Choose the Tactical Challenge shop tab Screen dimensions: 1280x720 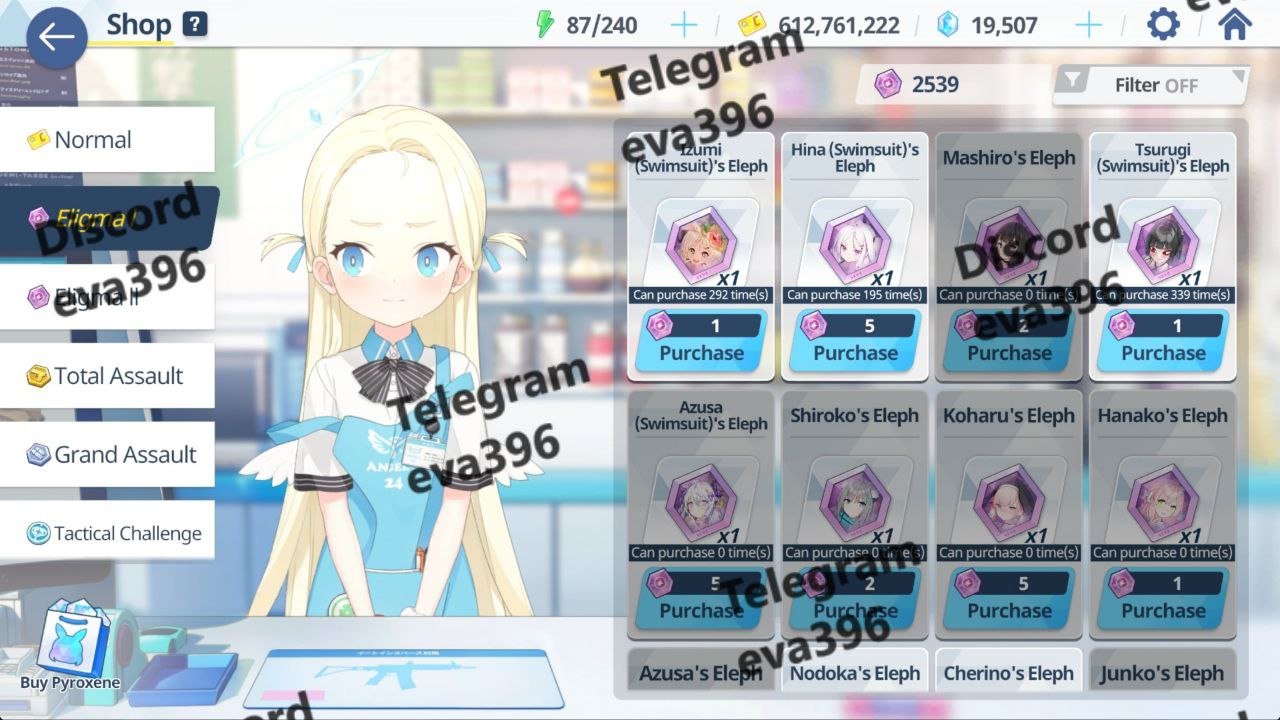click(107, 533)
